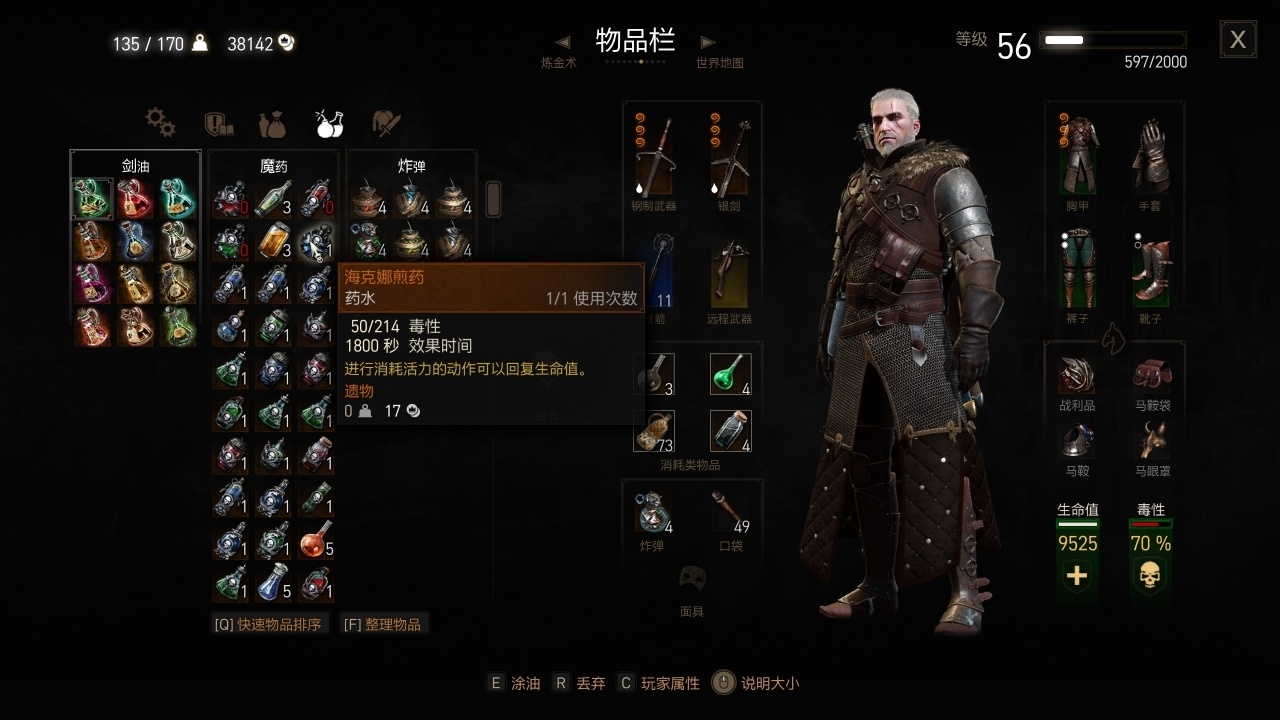The width and height of the screenshot is (1280, 720).
Task: Click the skull icon under 毒性
Action: point(1150,575)
